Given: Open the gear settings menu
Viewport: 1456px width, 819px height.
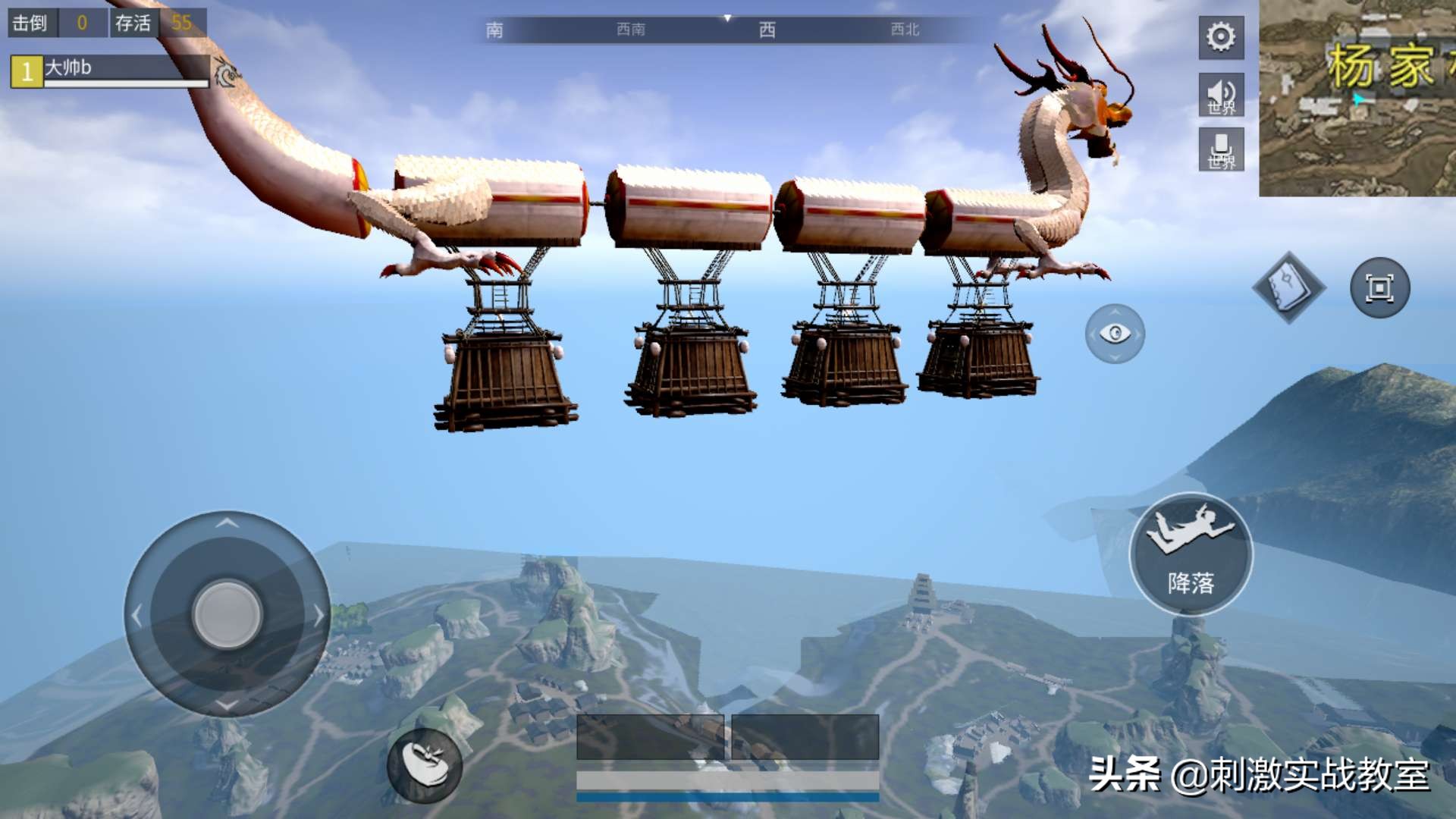Looking at the screenshot, I should (x=1221, y=37).
